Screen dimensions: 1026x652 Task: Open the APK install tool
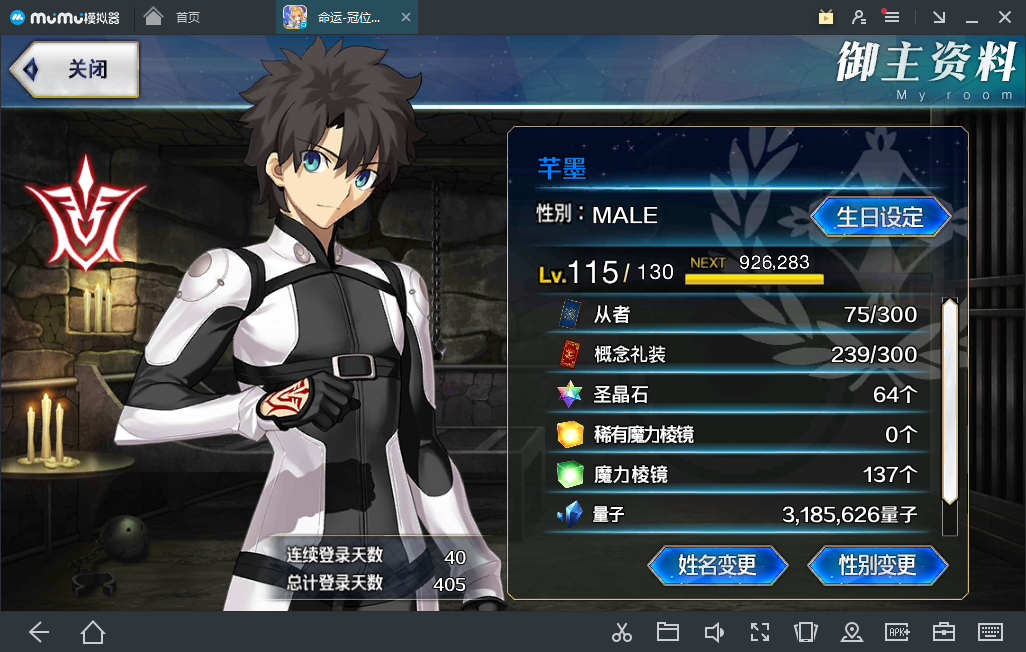(897, 631)
